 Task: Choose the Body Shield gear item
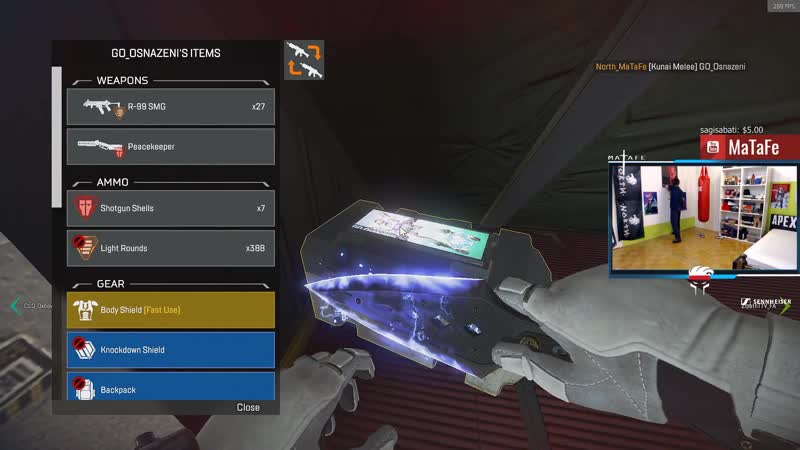point(170,310)
